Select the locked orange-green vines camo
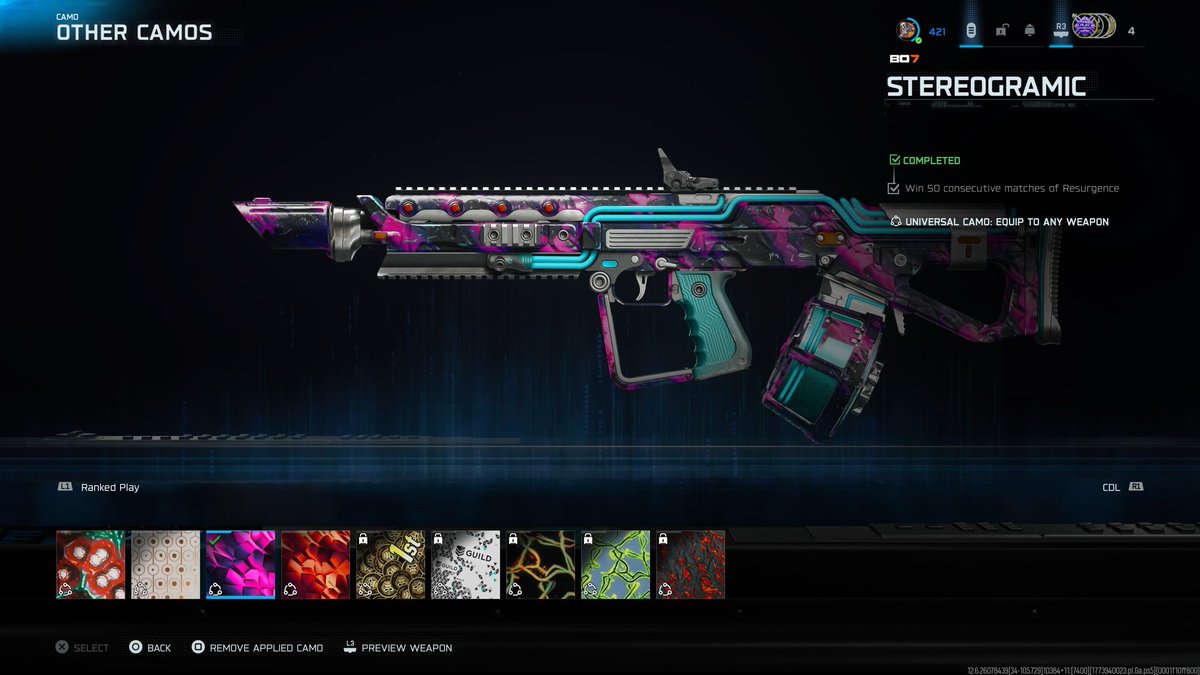The height and width of the screenshot is (675, 1200). 541,564
